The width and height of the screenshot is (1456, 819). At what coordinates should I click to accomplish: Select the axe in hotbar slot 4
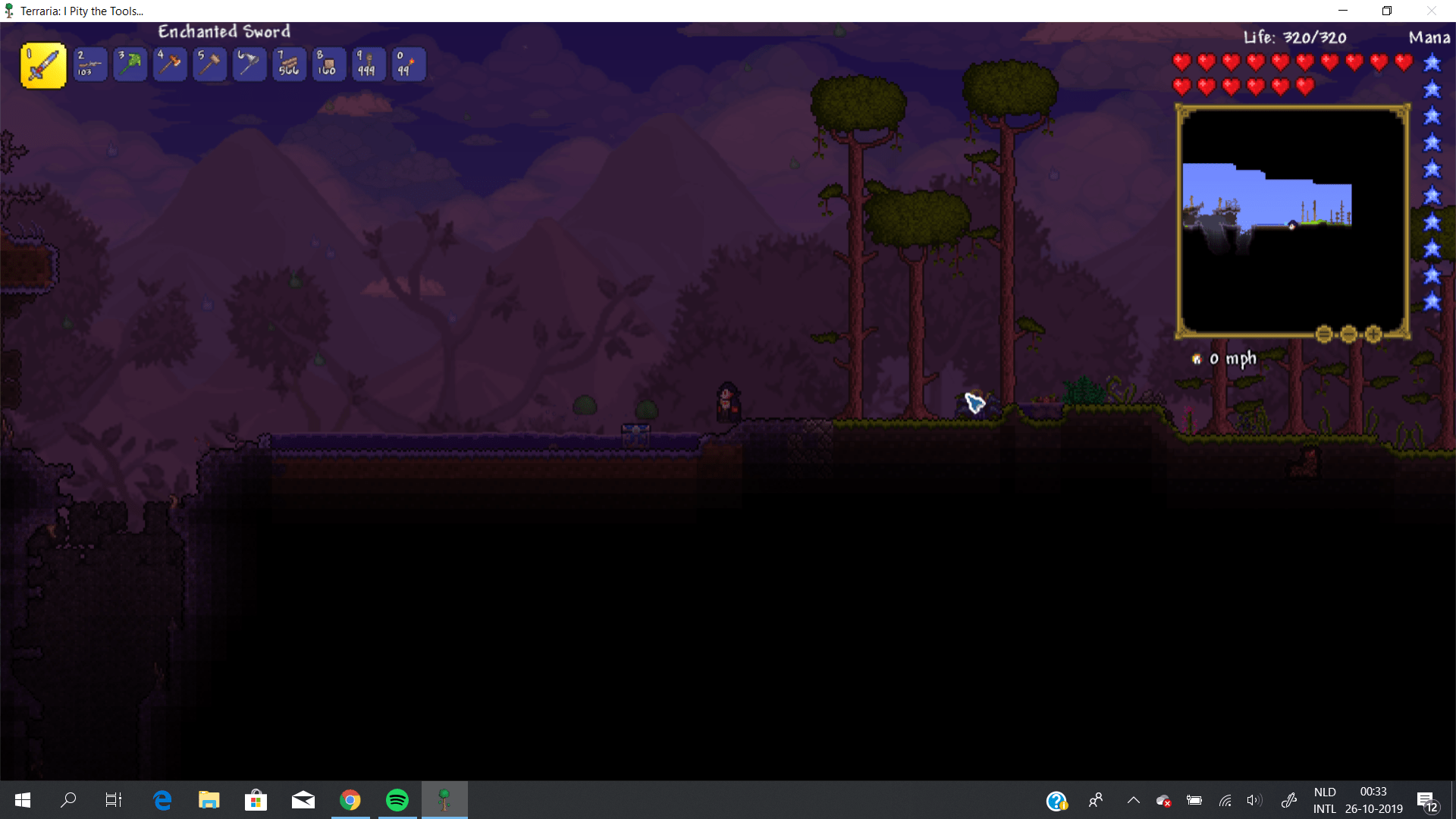point(170,64)
